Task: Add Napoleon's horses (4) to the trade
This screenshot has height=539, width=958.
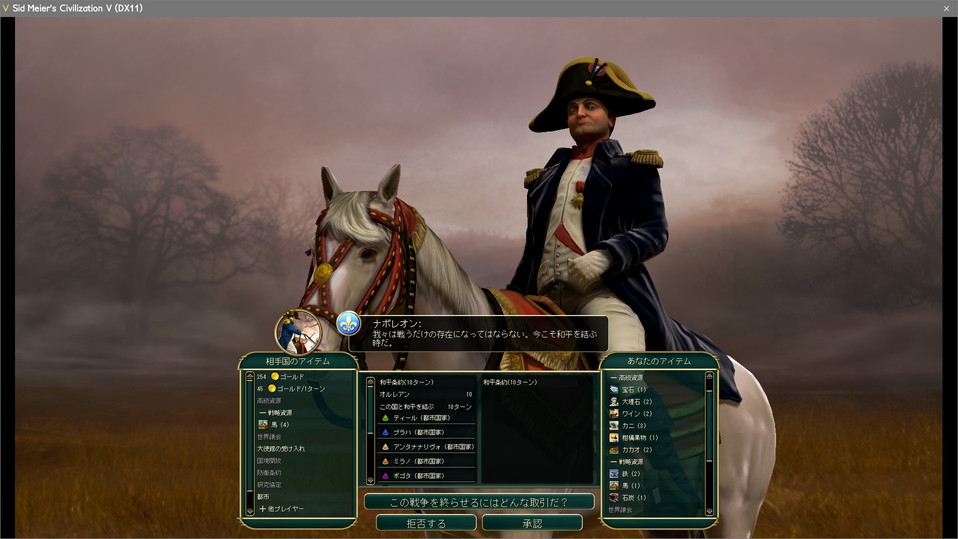Action: point(278,425)
